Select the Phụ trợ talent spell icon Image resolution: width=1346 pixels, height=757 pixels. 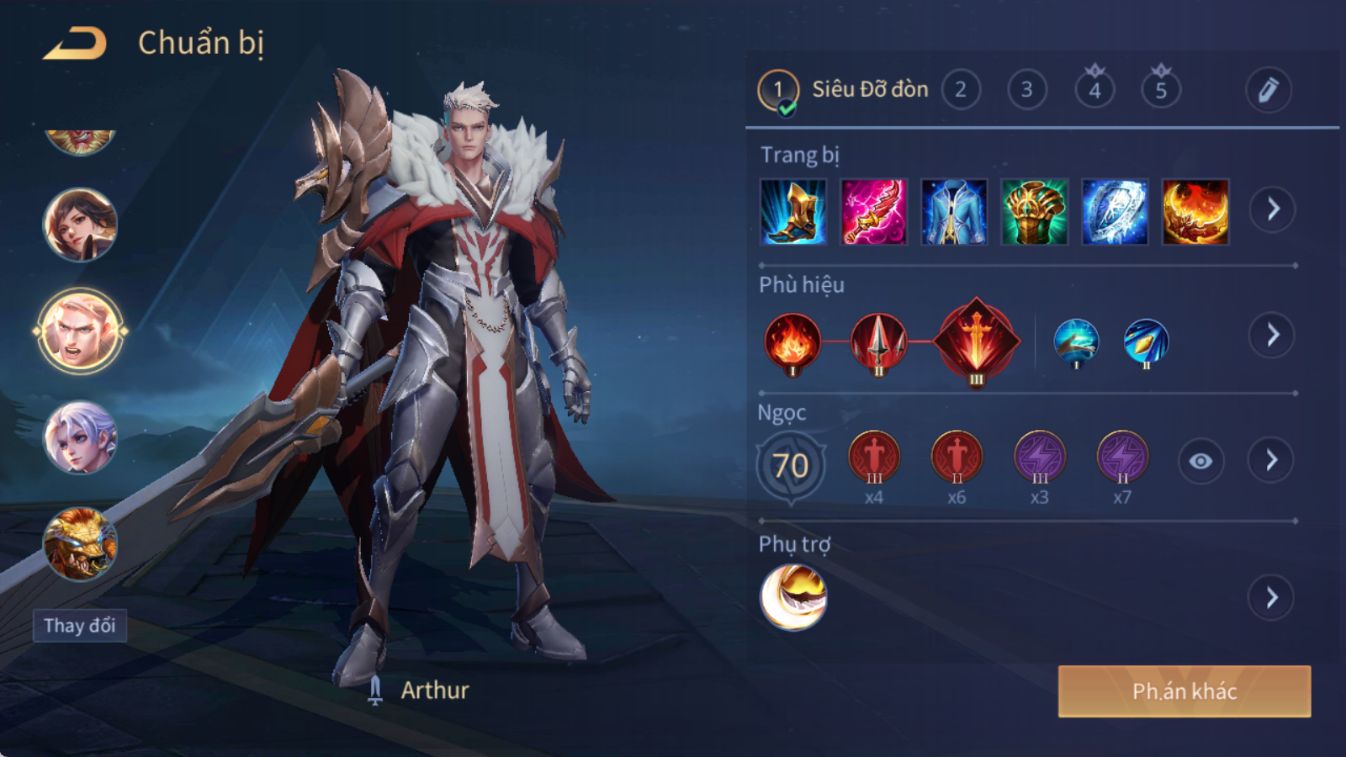(x=793, y=597)
